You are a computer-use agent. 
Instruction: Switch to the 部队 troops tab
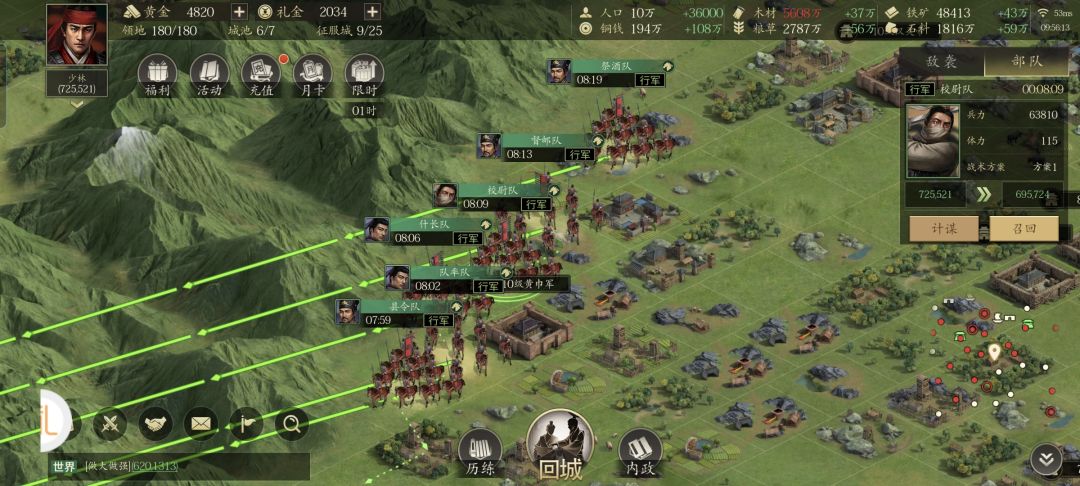[1027, 62]
